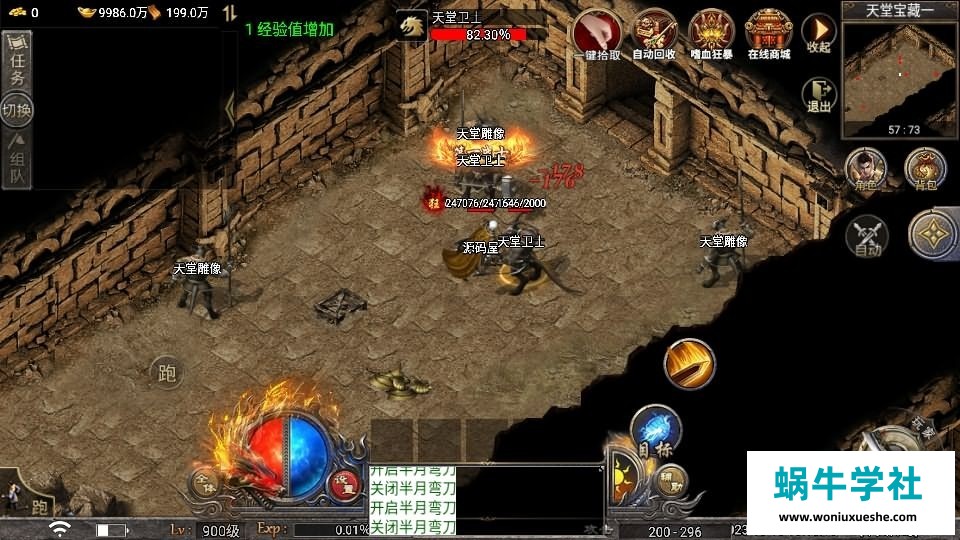960x540 pixels.
Task: Open the red 设置 settings button
Action: click(x=346, y=483)
